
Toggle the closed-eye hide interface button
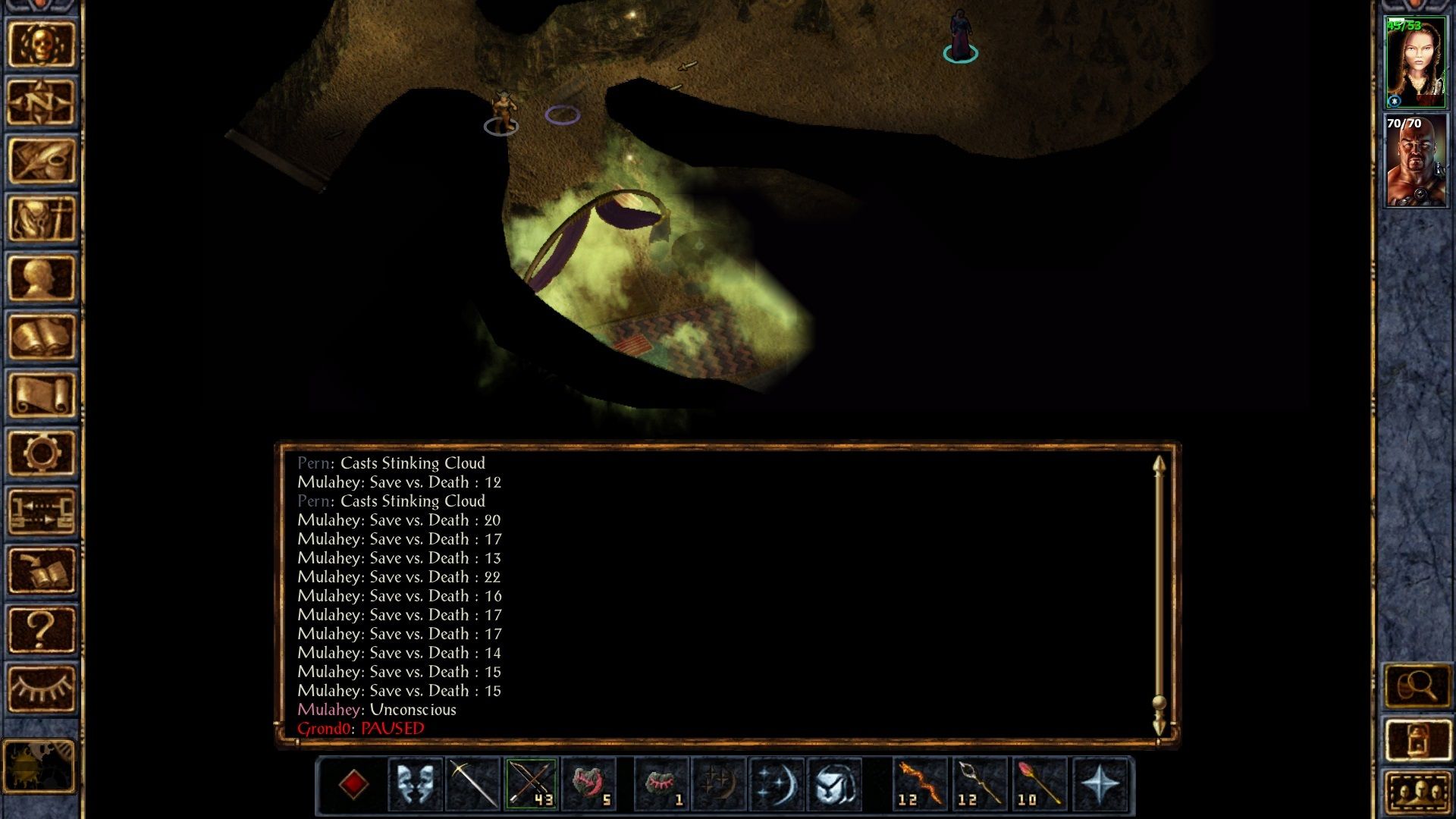42,689
